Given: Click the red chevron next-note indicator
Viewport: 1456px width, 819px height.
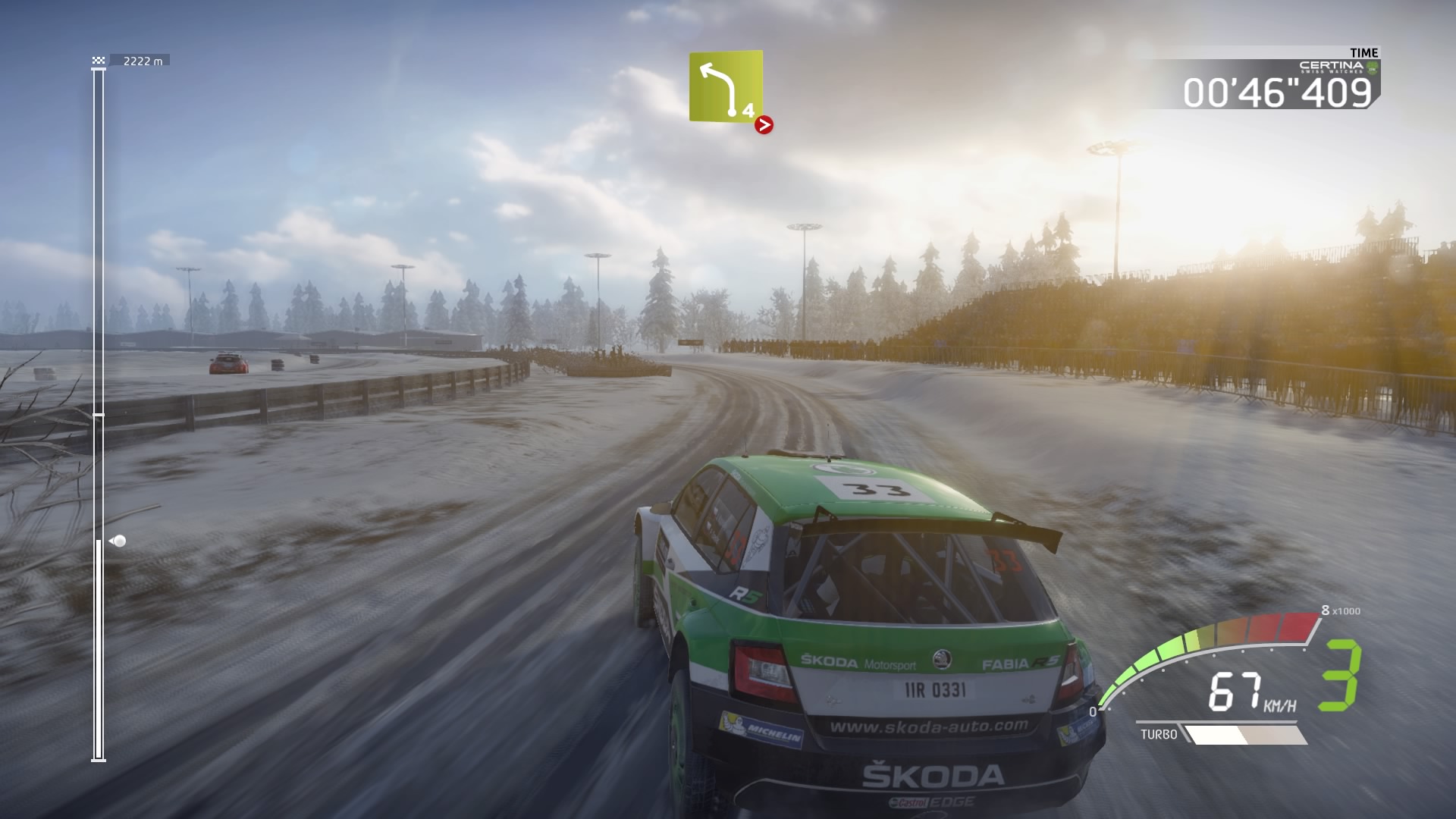Looking at the screenshot, I should pyautogui.click(x=764, y=125).
